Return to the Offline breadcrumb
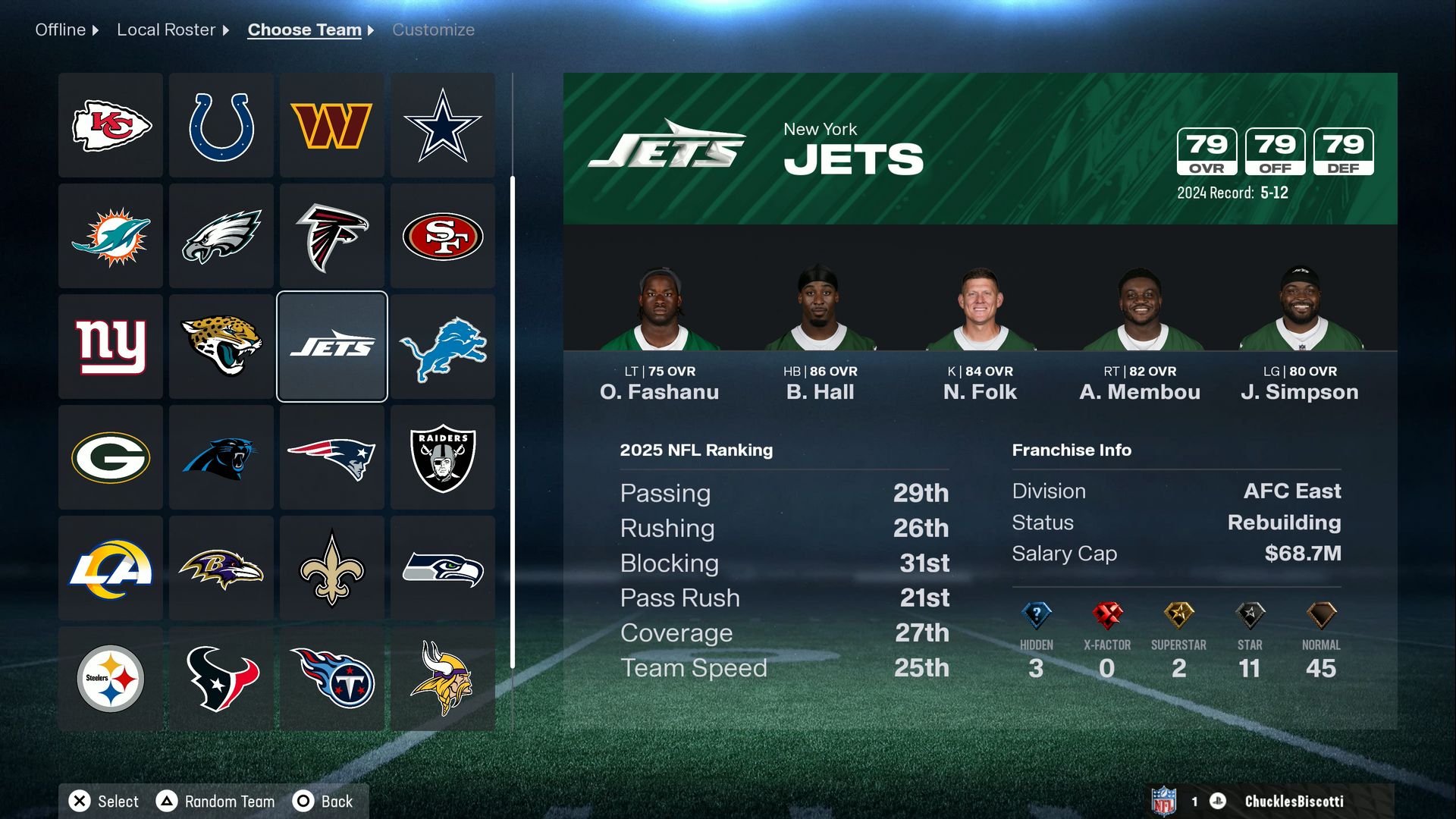Image resolution: width=1456 pixels, height=819 pixels. point(61,30)
